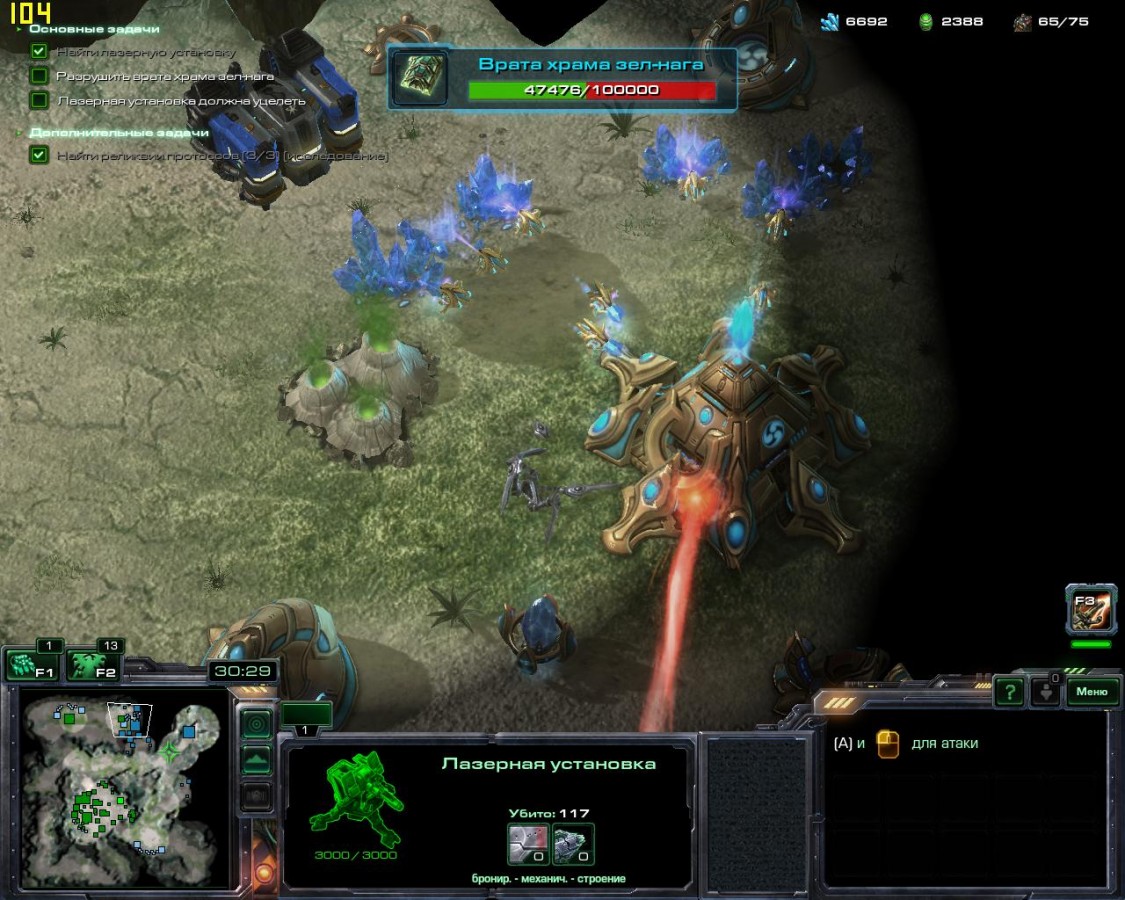Collapse the Основные задачи objectives list
The image size is (1125, 900).
[20, 29]
